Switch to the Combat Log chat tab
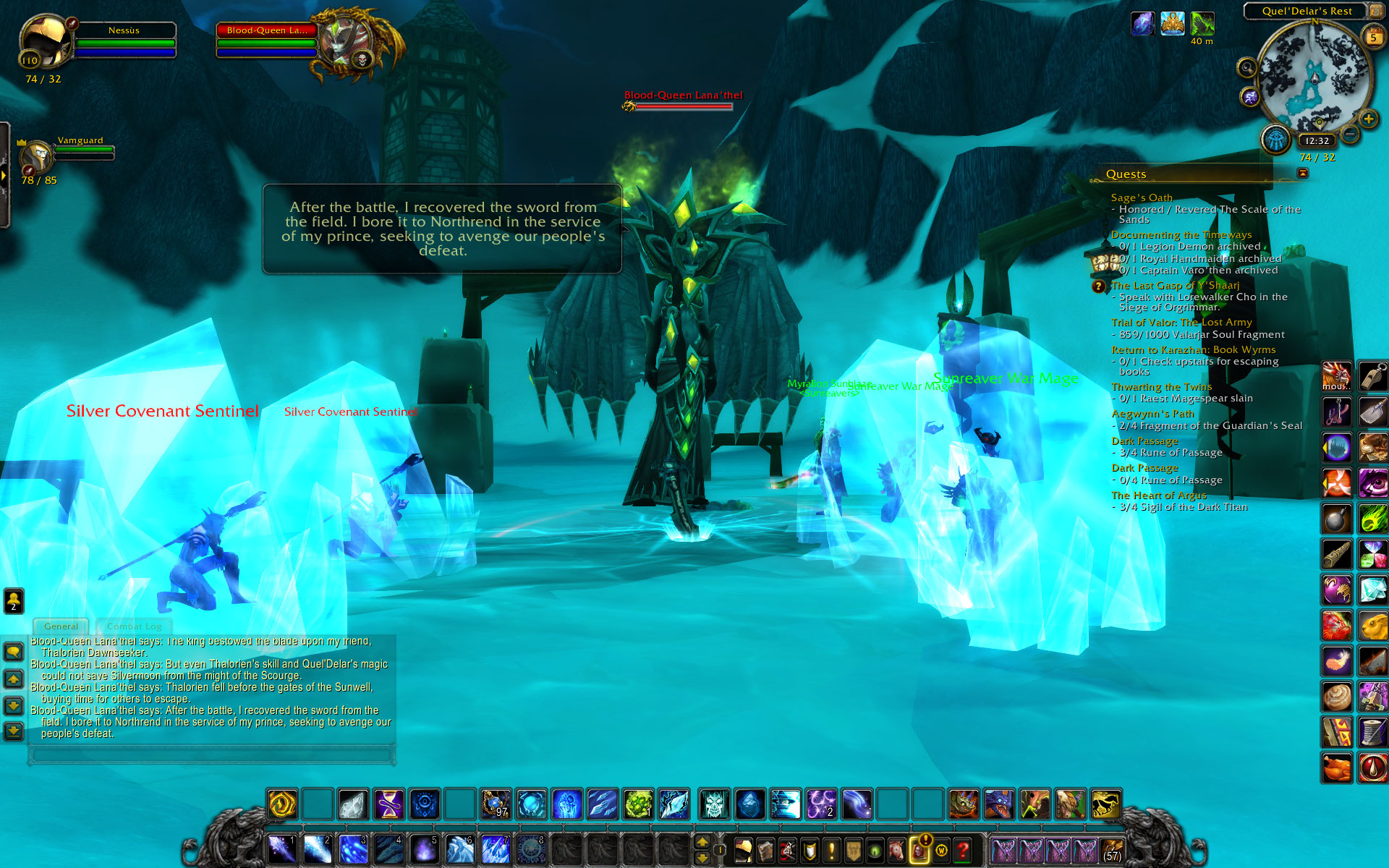1389x868 pixels. tap(134, 626)
